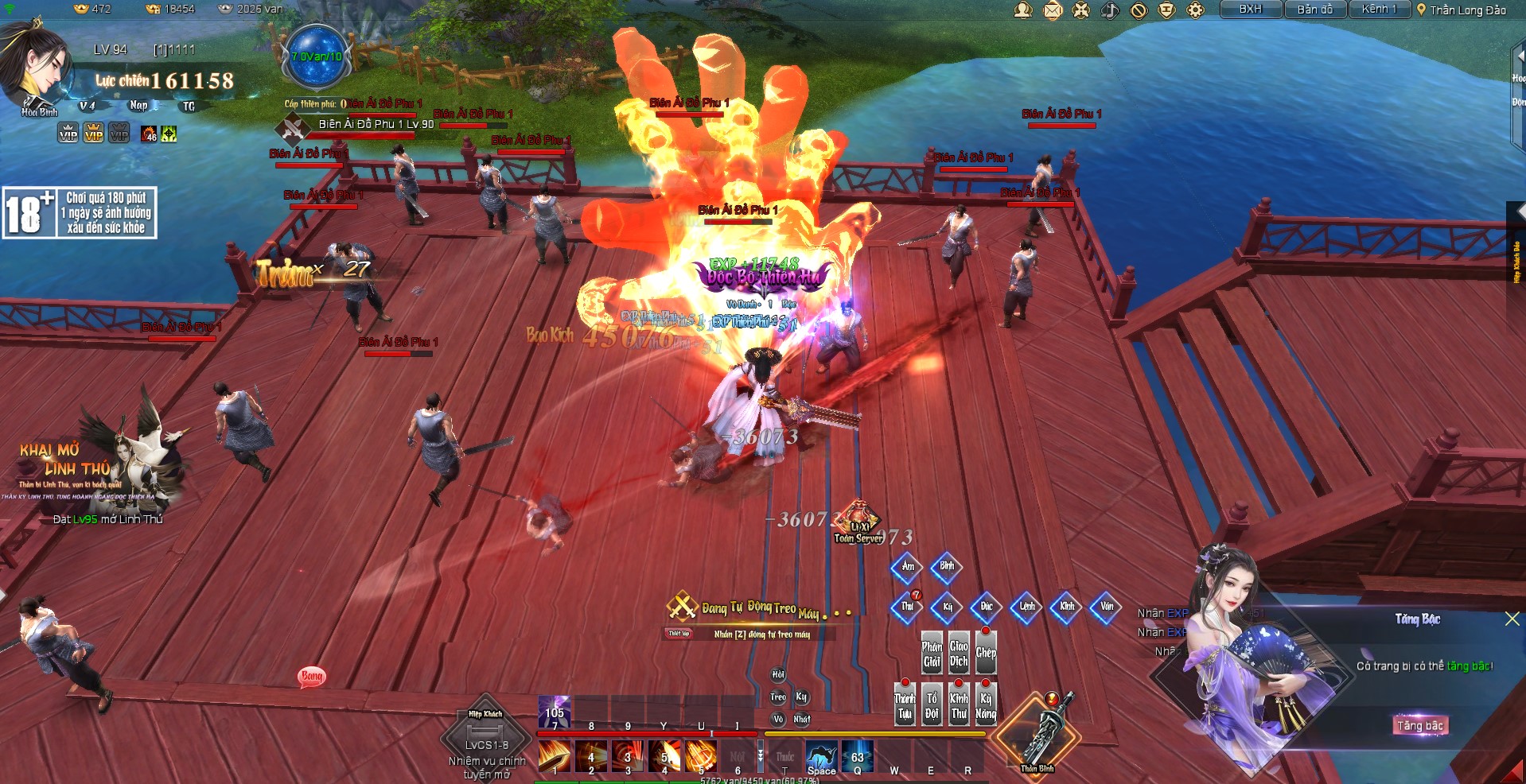Open the Tổ Đội team menu
Viewport: 1526px width, 784px height.
[x=932, y=704]
